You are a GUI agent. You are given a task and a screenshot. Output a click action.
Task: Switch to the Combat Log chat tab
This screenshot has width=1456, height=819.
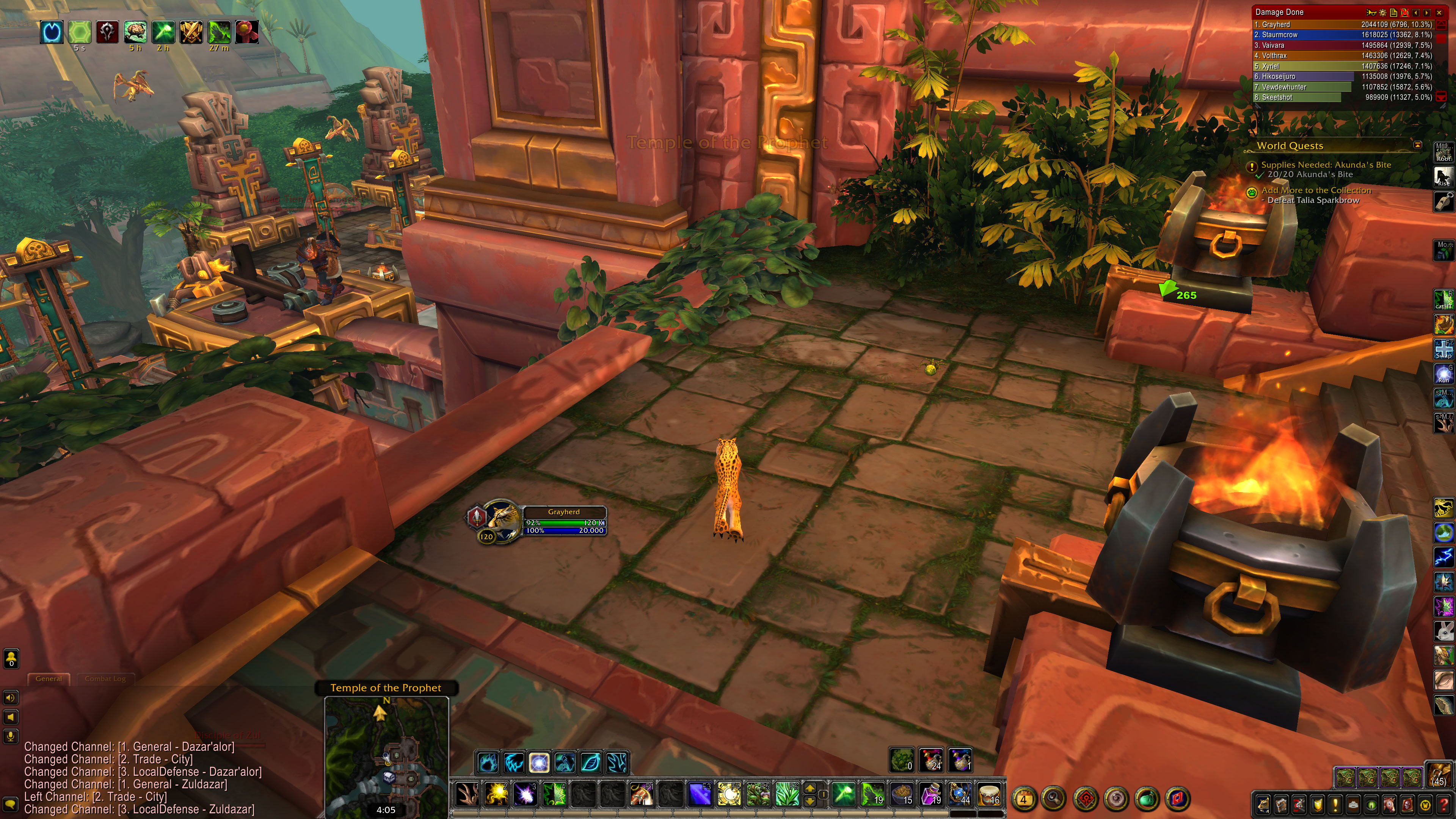pos(105,678)
